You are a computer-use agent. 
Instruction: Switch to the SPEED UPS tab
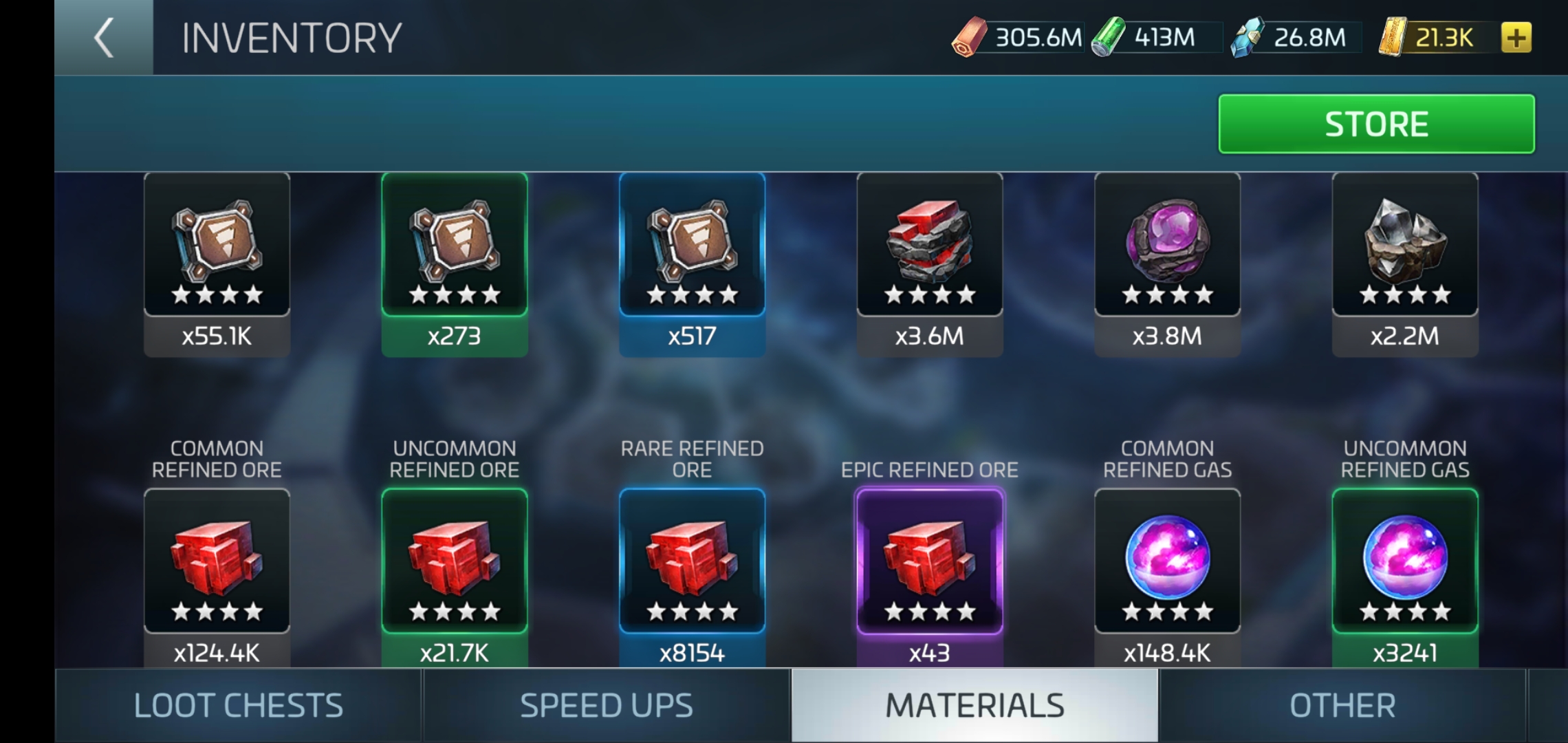607,704
